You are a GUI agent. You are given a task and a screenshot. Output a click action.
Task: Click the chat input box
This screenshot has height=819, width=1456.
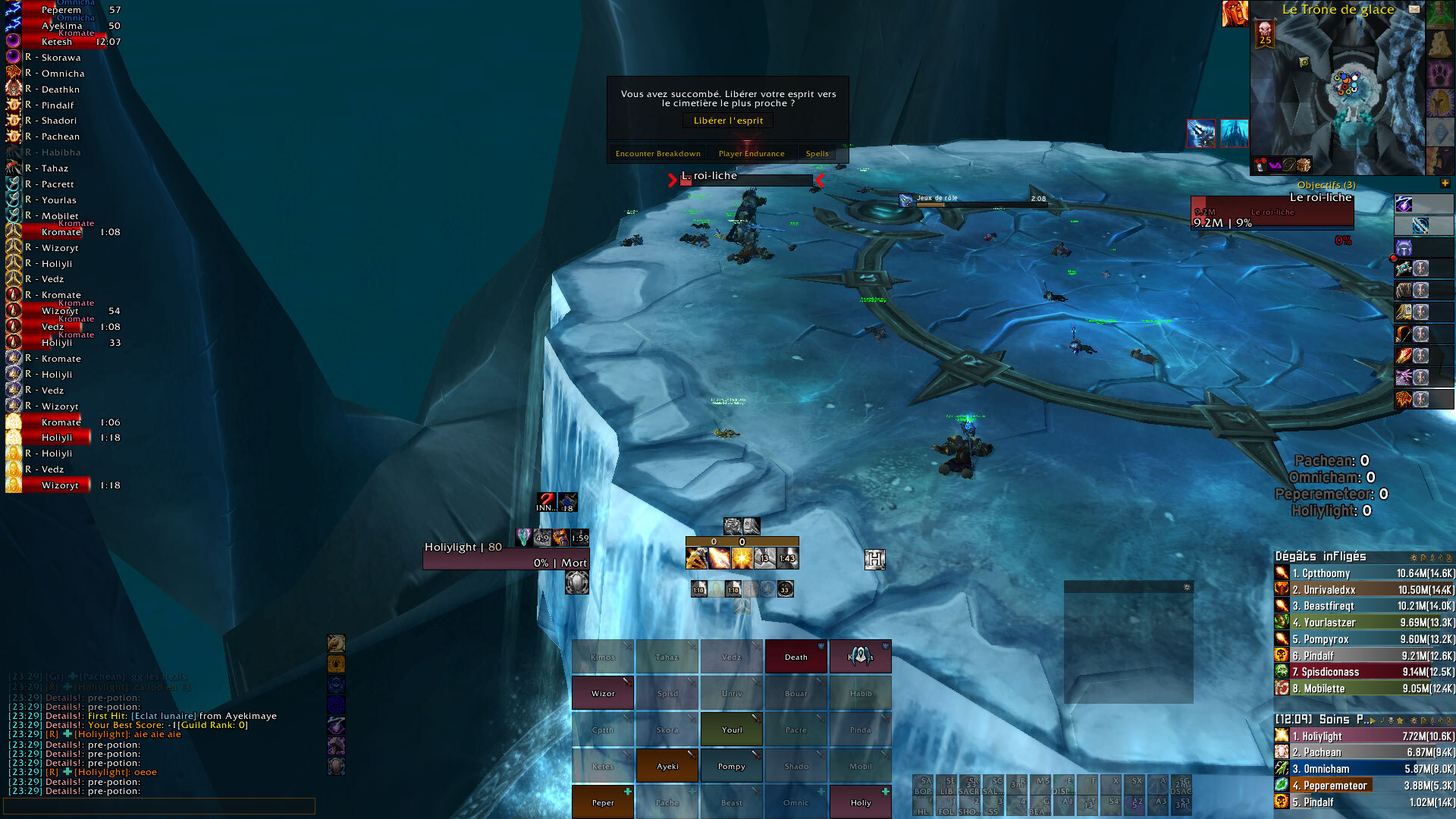pyautogui.click(x=159, y=805)
